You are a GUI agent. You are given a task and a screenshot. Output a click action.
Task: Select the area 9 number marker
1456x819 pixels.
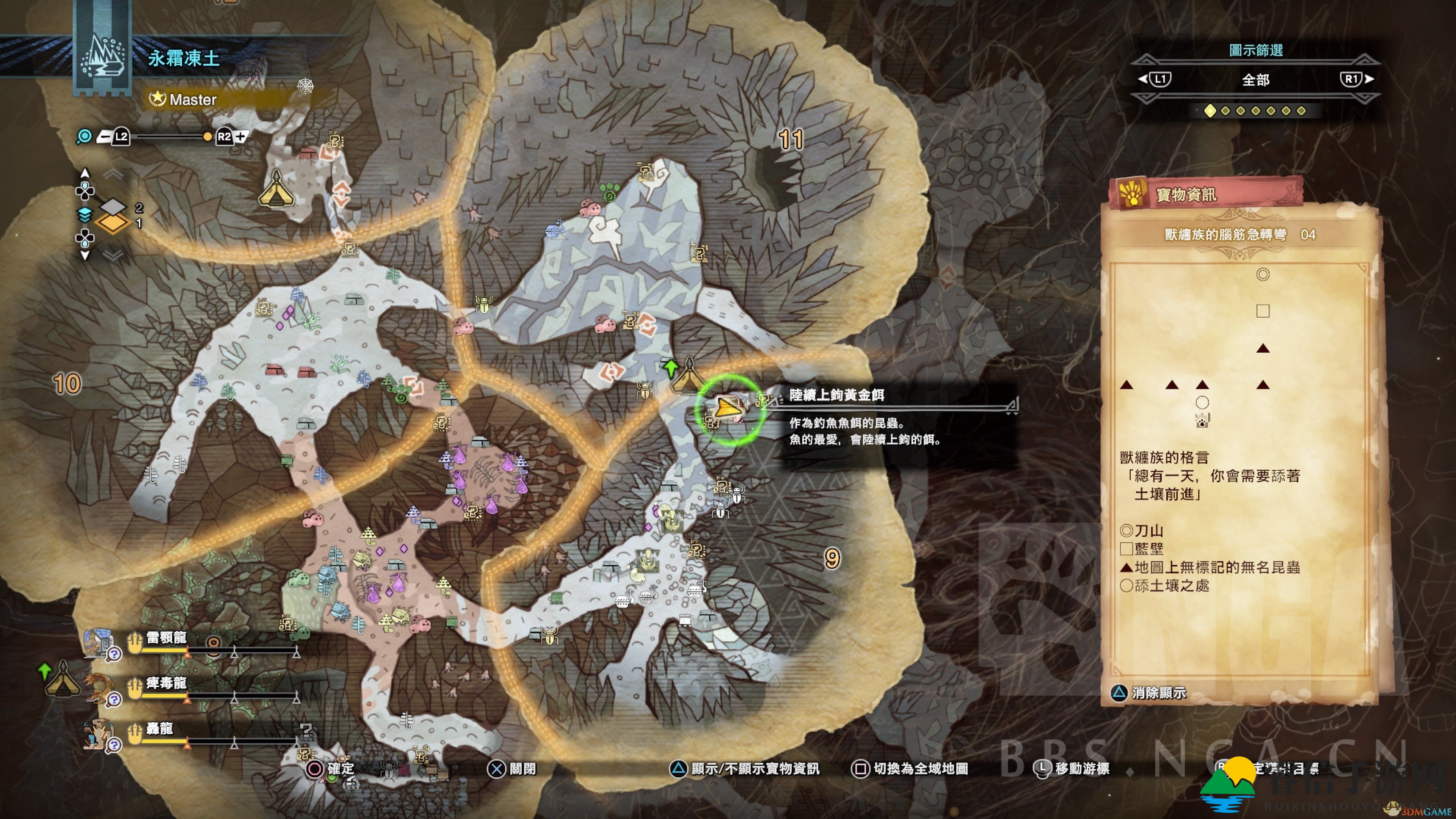tap(832, 559)
